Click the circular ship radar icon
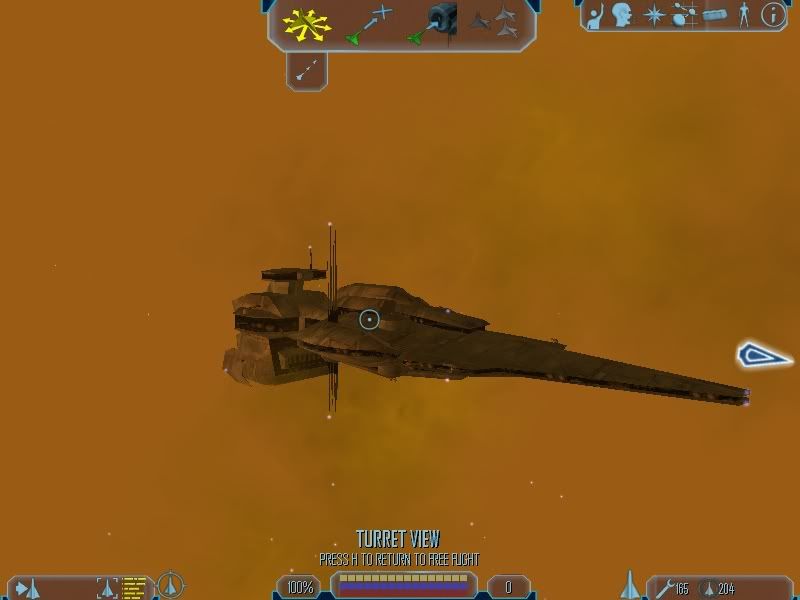 (x=171, y=584)
